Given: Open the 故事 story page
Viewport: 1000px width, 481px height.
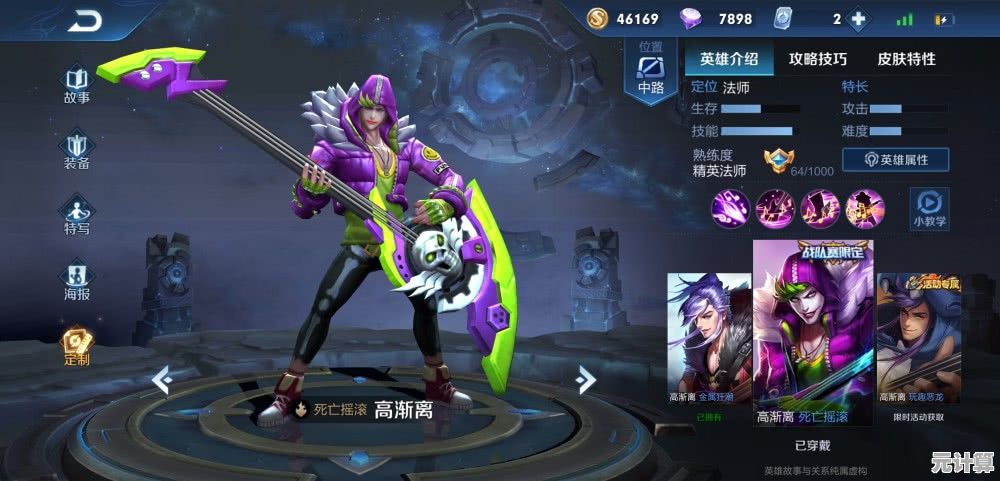Looking at the screenshot, I should 77,85.
